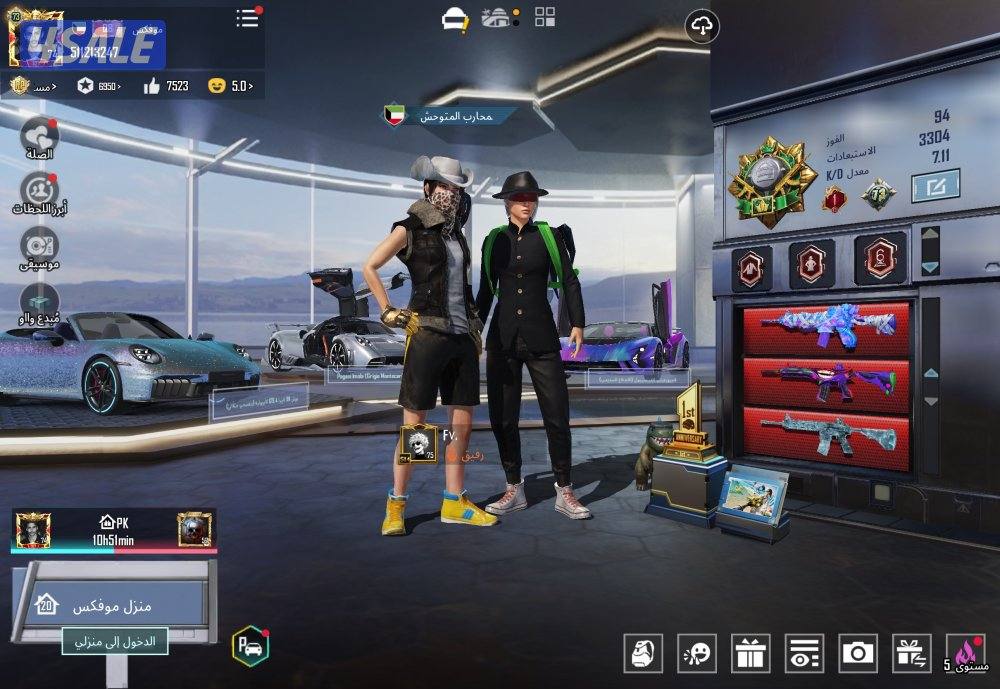Open the thumbs-up likes counter showing 7523
Viewport: 1000px width, 689px height.
tap(166, 86)
